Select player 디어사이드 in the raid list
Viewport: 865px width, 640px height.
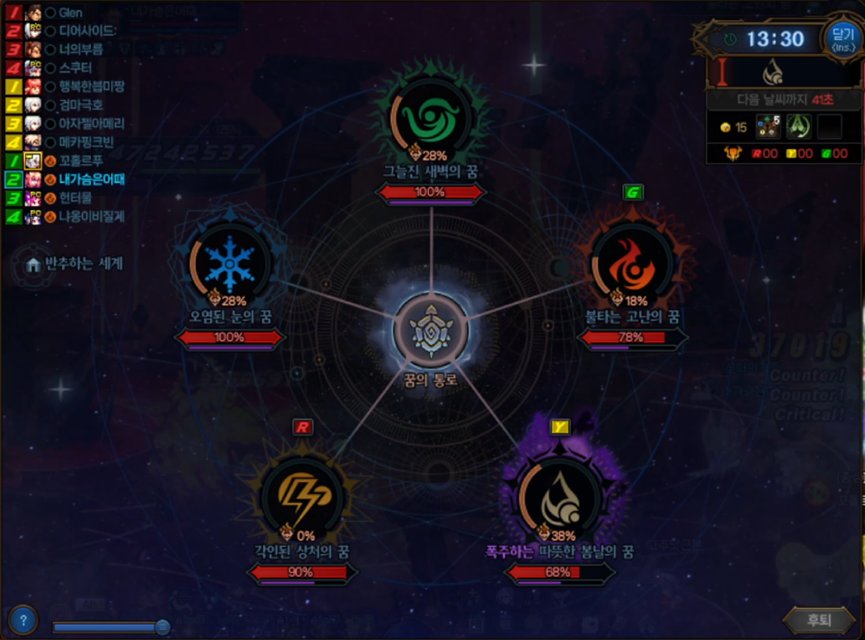(x=87, y=30)
